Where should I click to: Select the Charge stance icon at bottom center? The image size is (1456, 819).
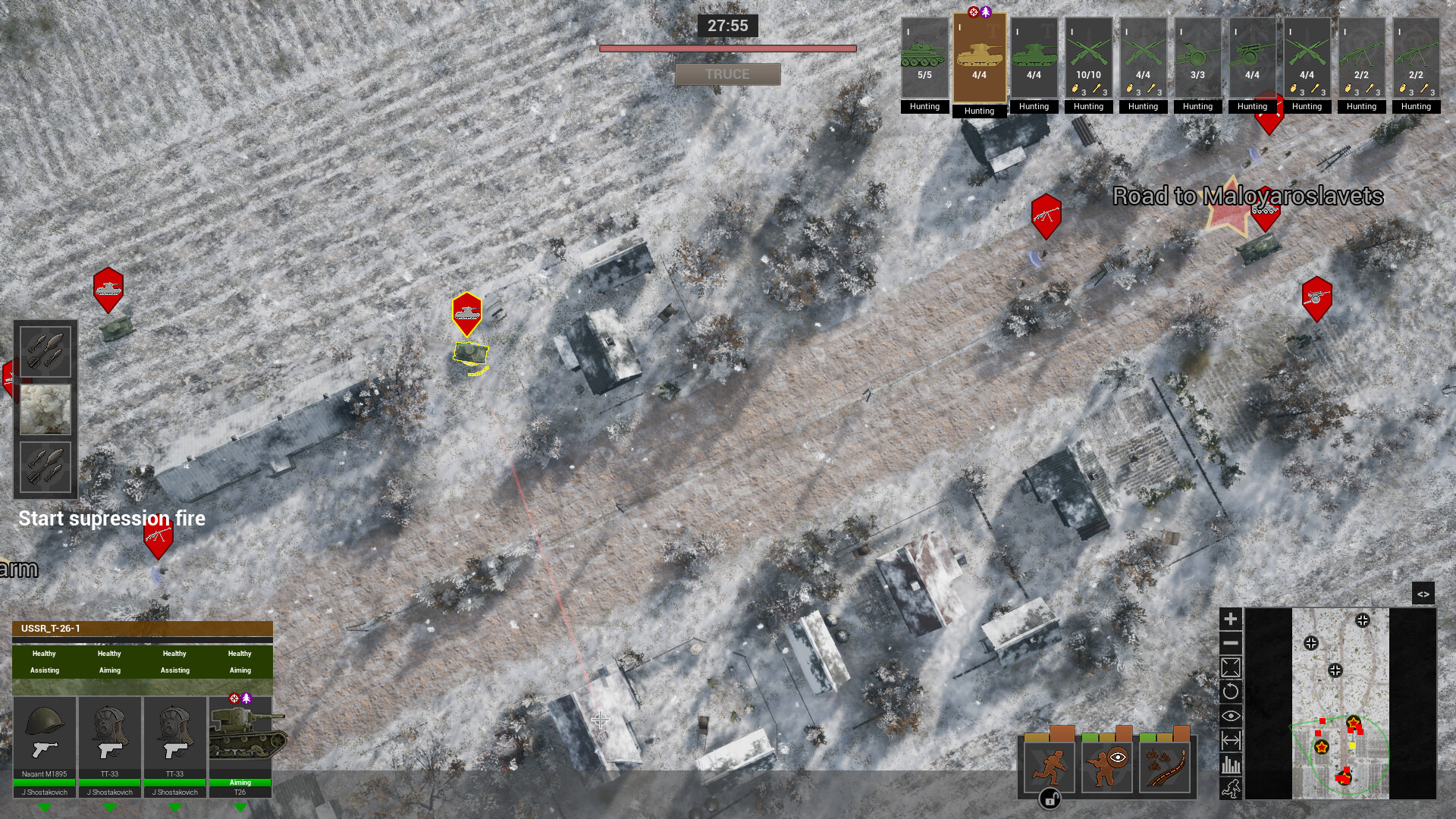(1050, 767)
